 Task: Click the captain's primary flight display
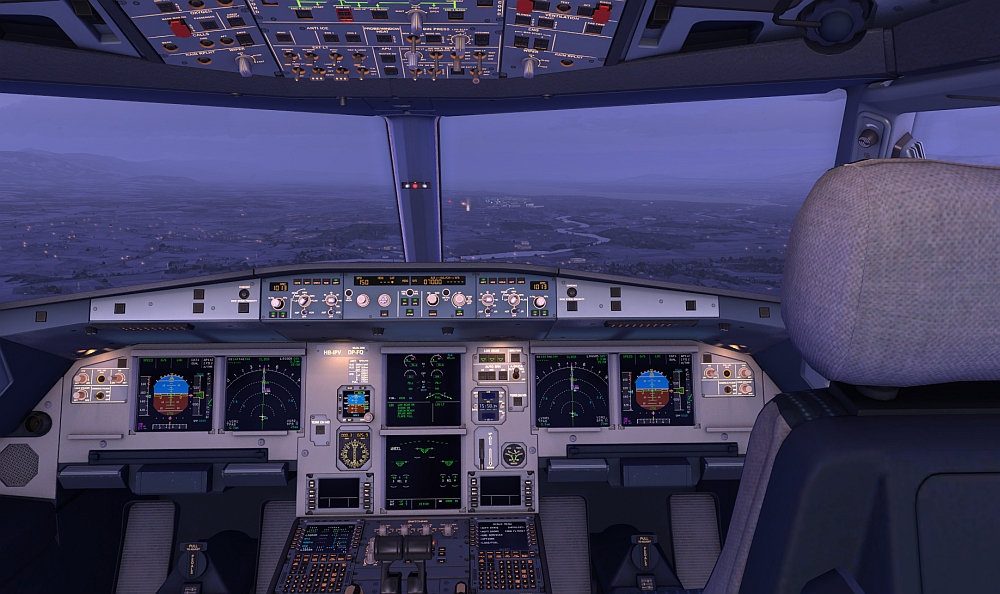coord(174,394)
